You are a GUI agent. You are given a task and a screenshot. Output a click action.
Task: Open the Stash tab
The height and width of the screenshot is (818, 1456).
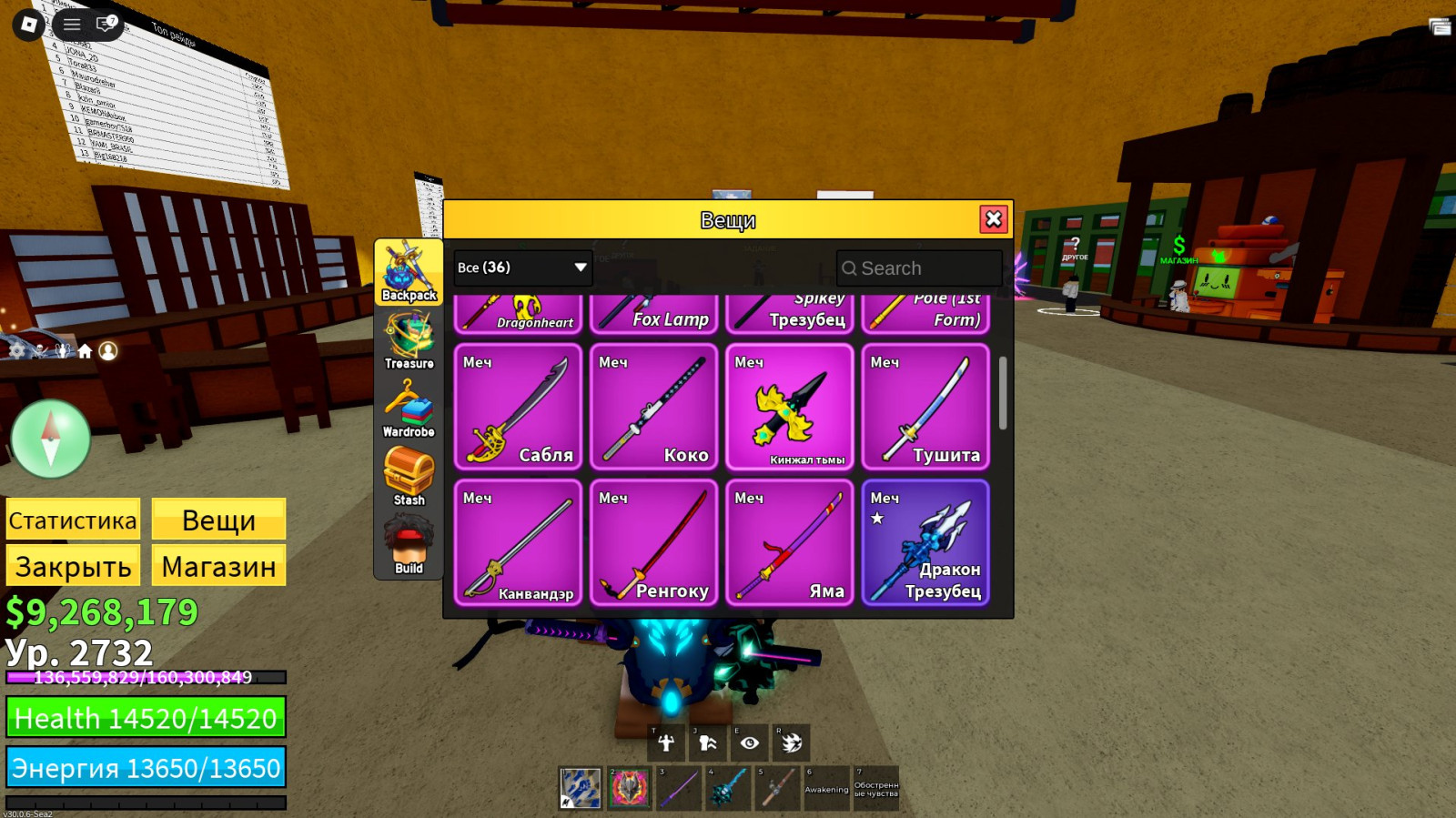pos(409,476)
